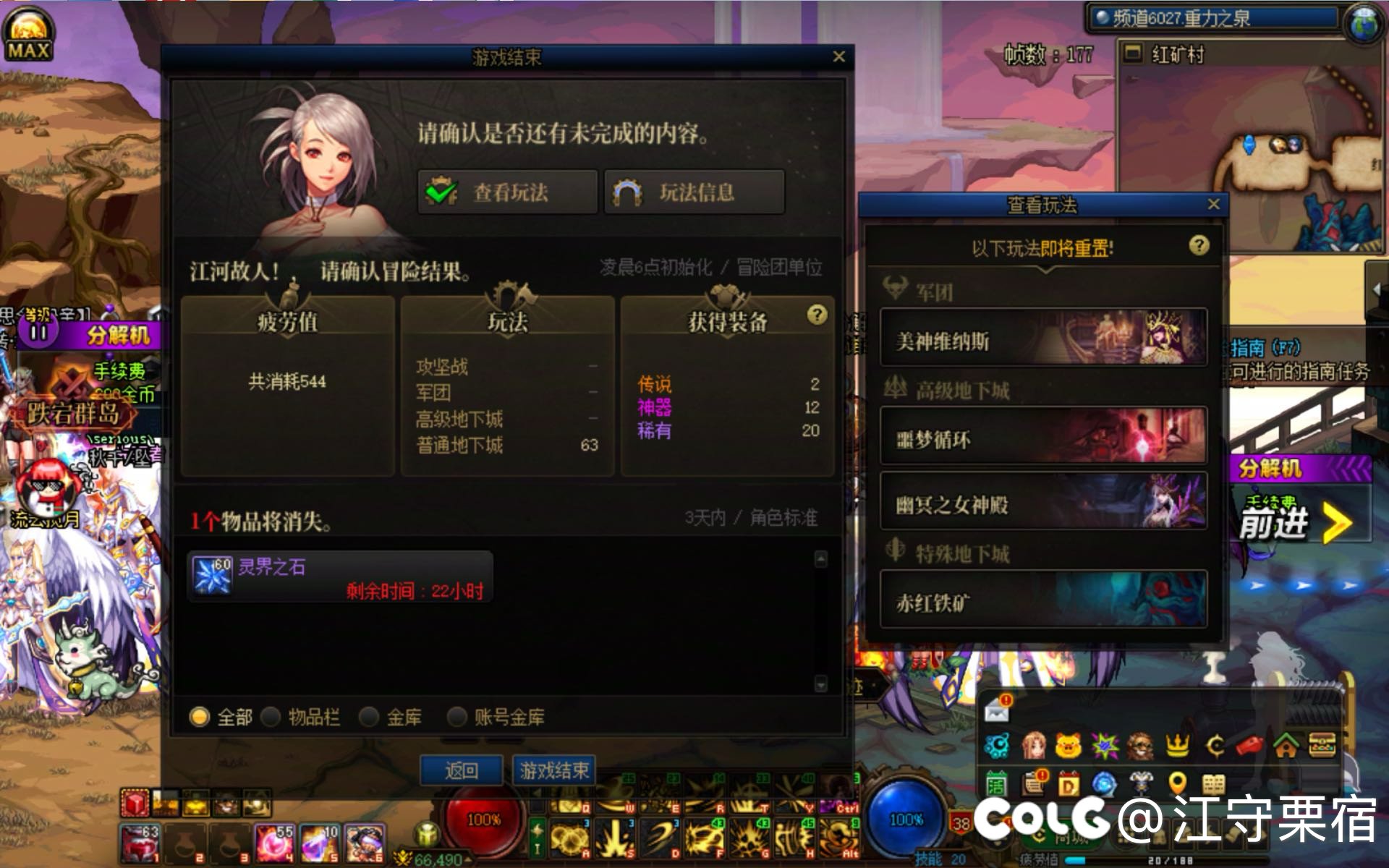
Task: Select the golden crown icon
Action: (x=1176, y=746)
